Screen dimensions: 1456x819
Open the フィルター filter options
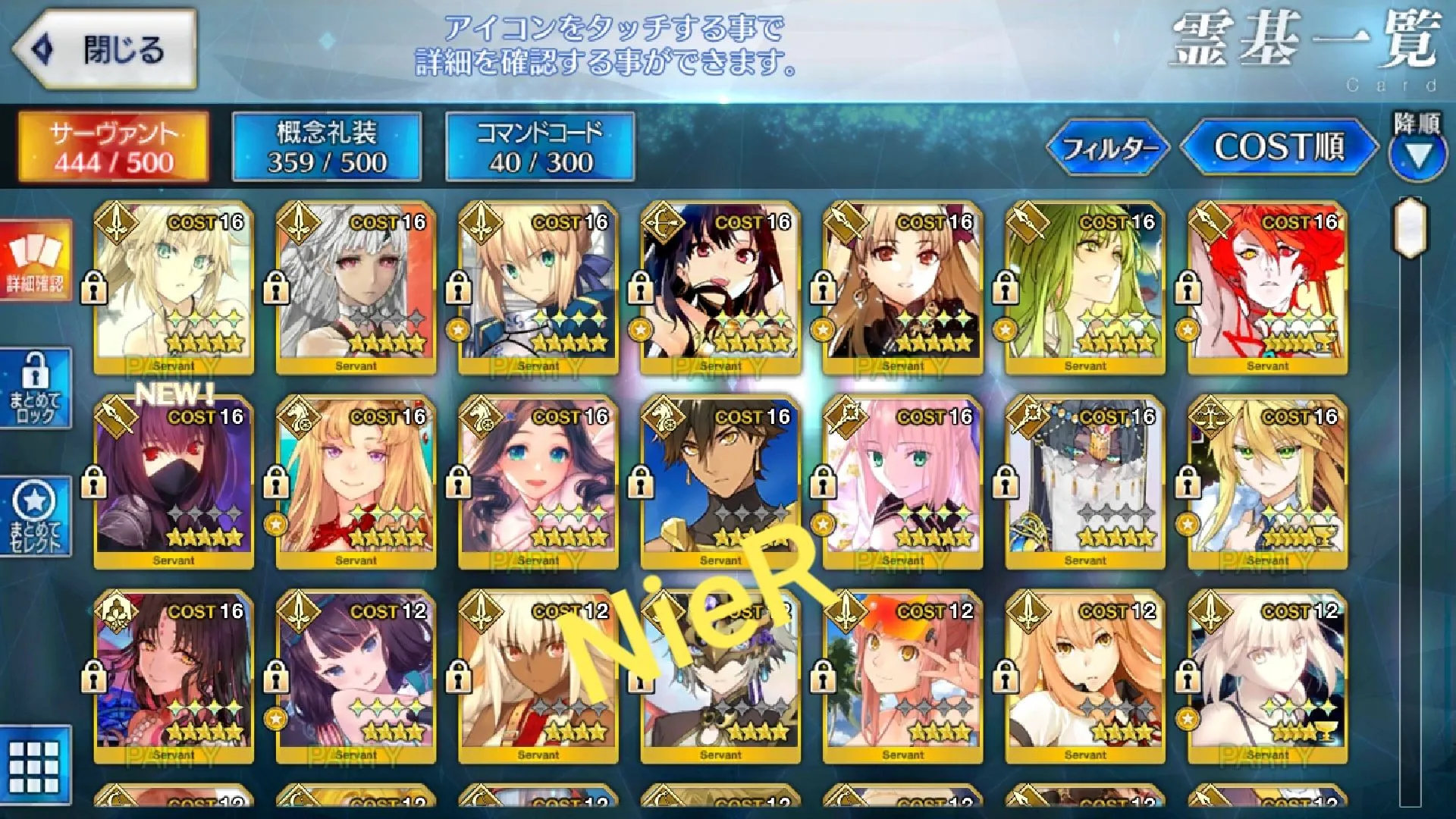1109,147
